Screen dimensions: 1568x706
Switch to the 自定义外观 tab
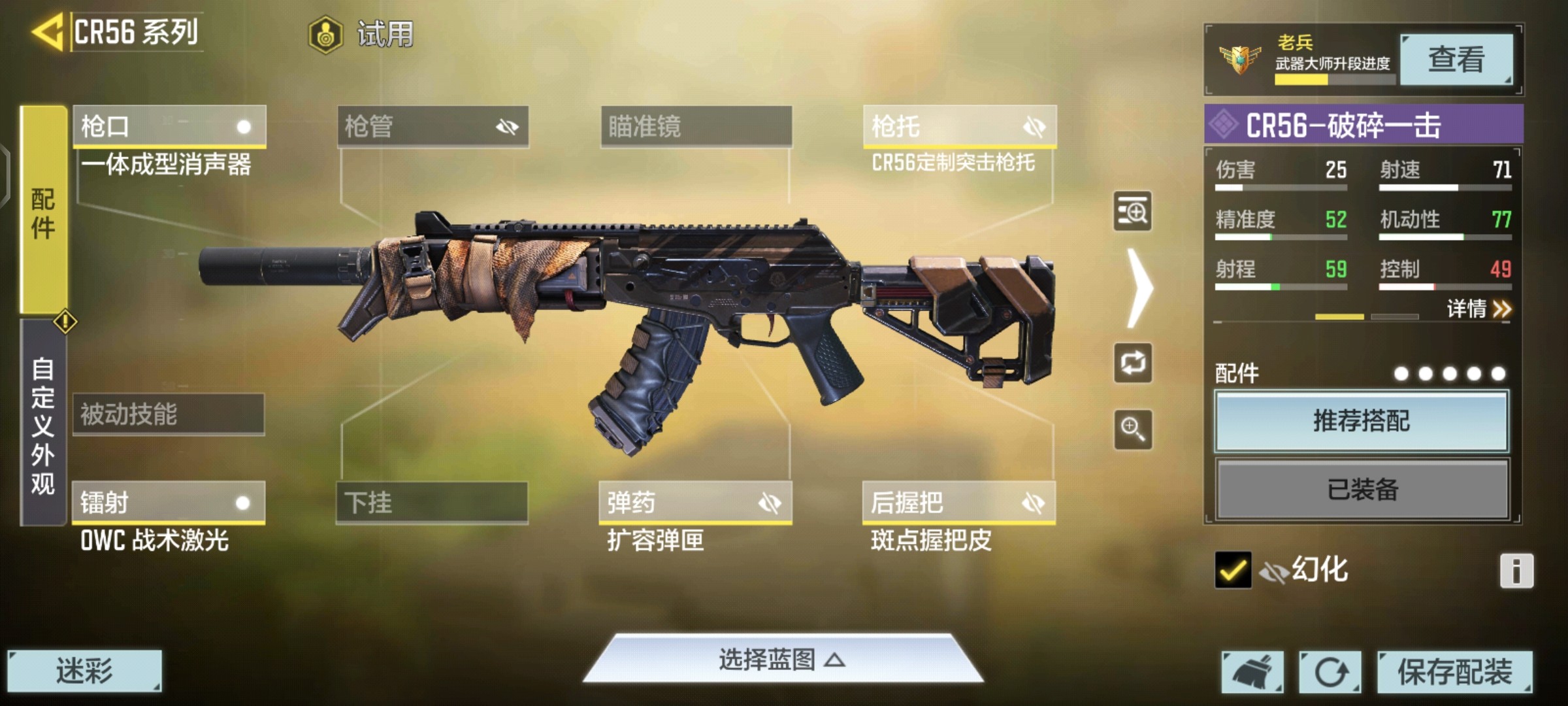43,425
